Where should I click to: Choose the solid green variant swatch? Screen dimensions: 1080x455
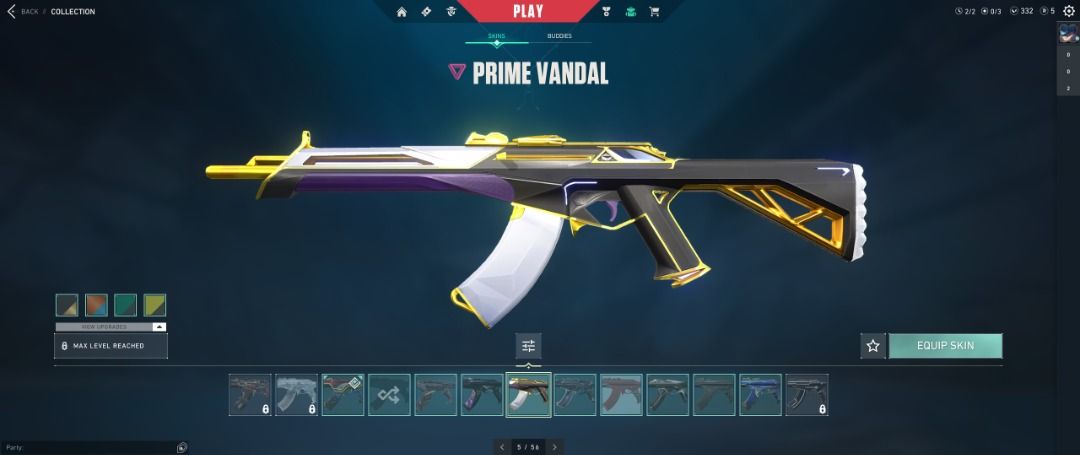tap(125, 305)
